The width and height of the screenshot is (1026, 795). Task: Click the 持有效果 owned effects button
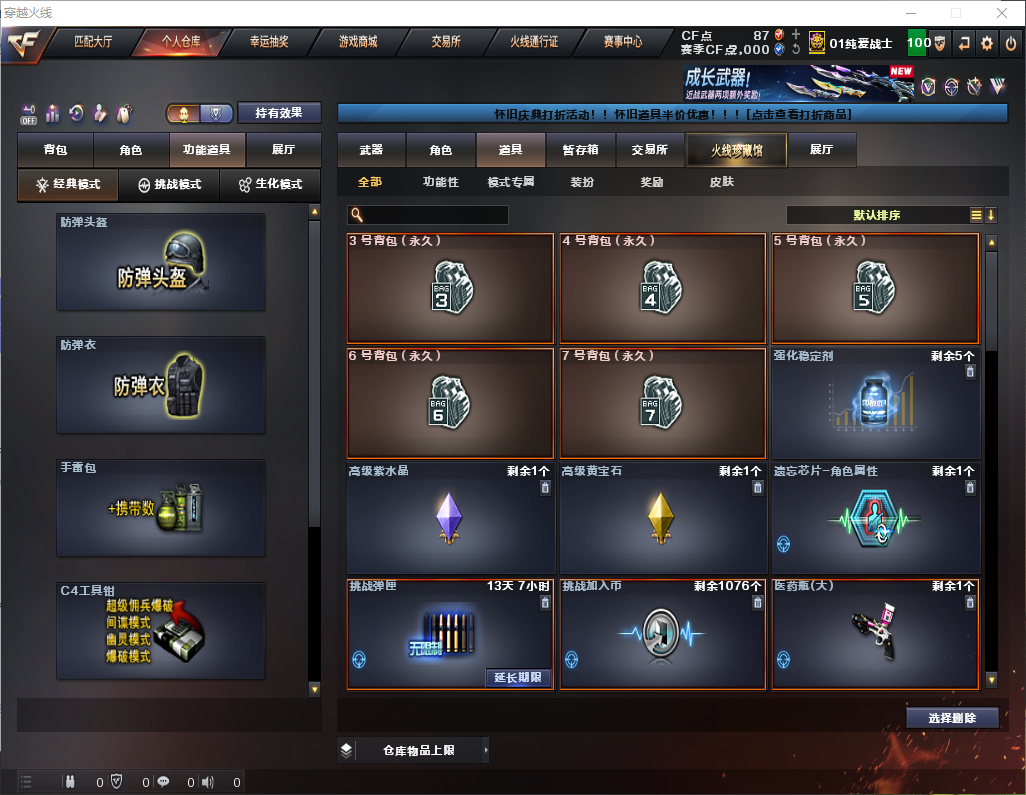[279, 113]
